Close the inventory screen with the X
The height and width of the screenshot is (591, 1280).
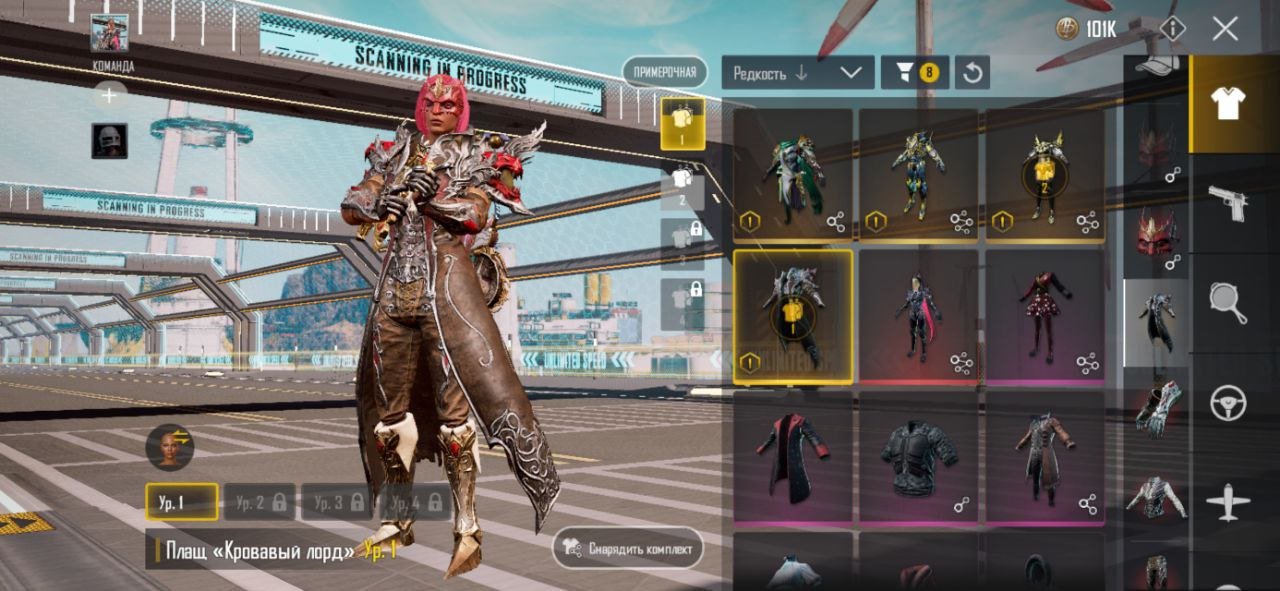click(x=1225, y=29)
